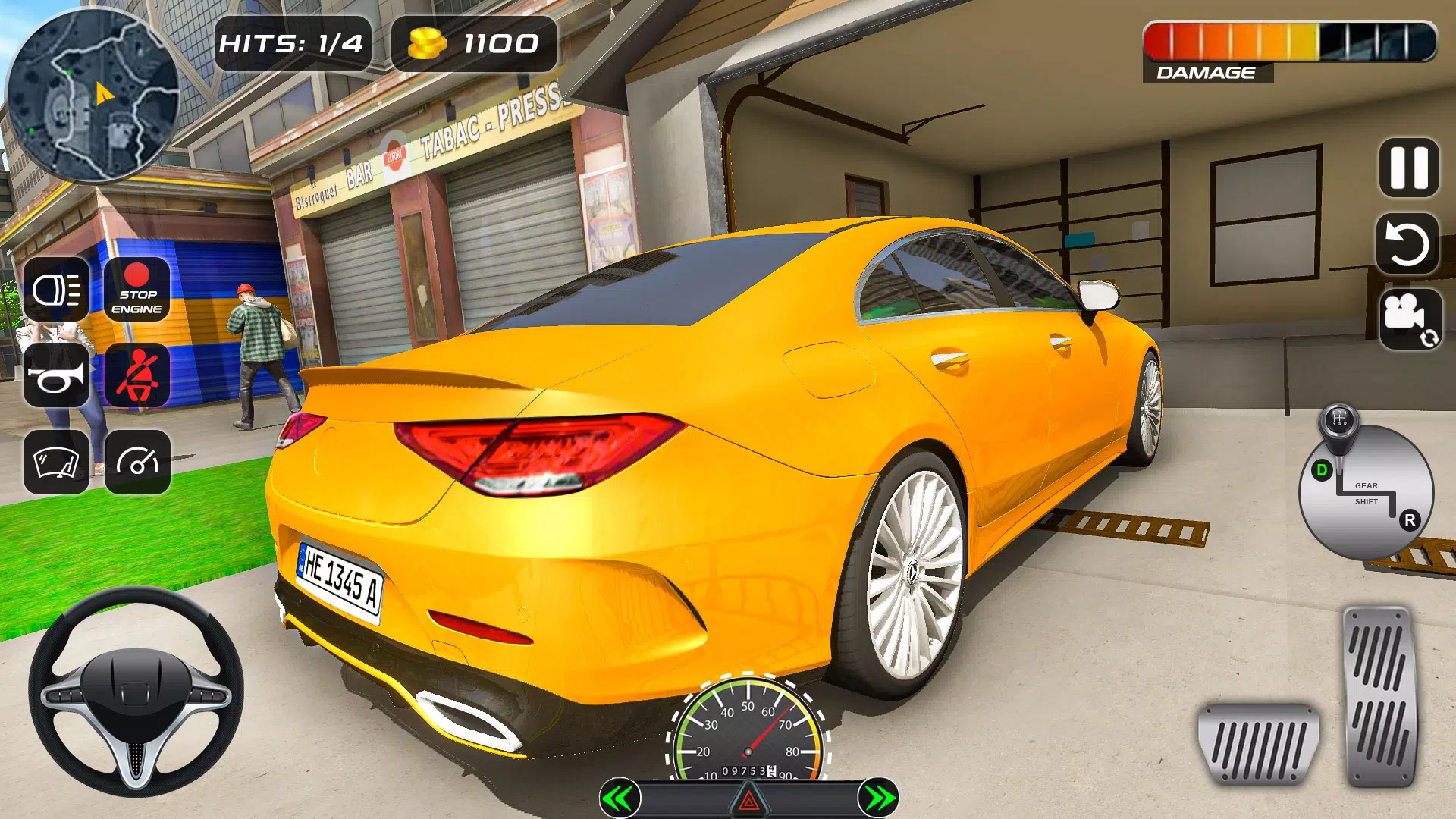Hit the Stop Engine button
1456x819 pixels.
(x=136, y=290)
